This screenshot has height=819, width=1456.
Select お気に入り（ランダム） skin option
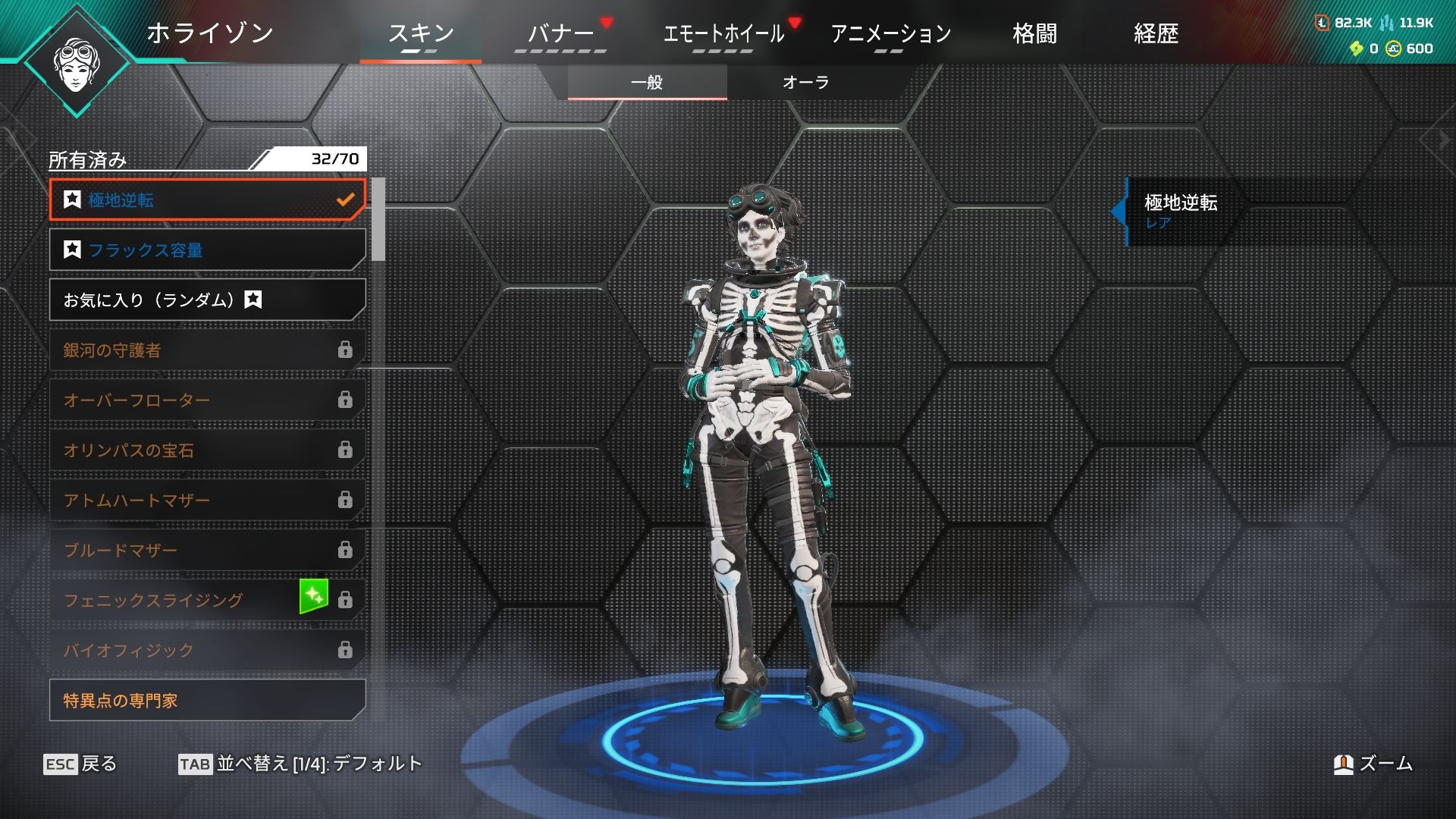[207, 300]
